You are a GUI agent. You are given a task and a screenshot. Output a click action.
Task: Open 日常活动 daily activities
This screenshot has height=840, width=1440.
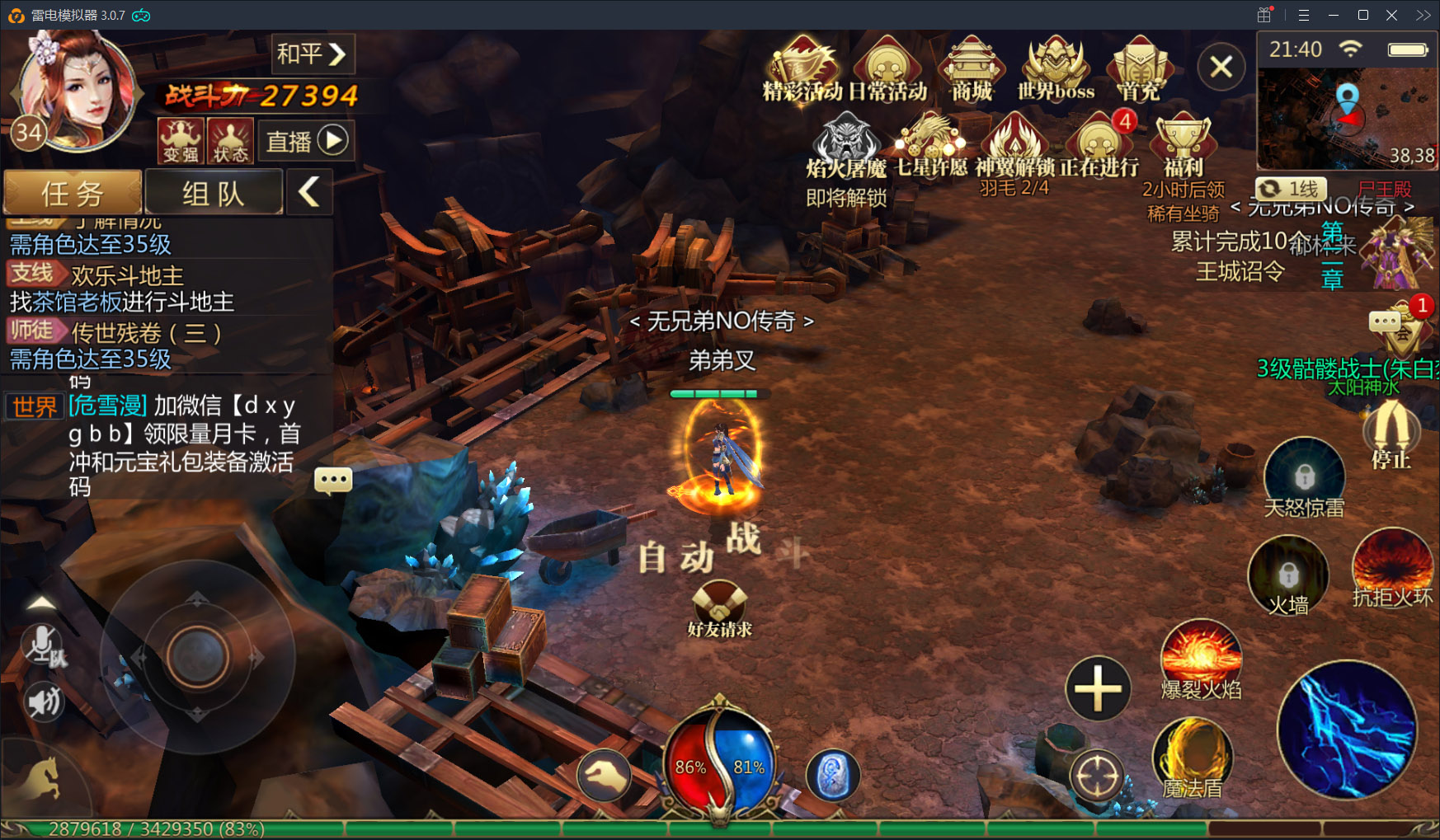point(887,68)
